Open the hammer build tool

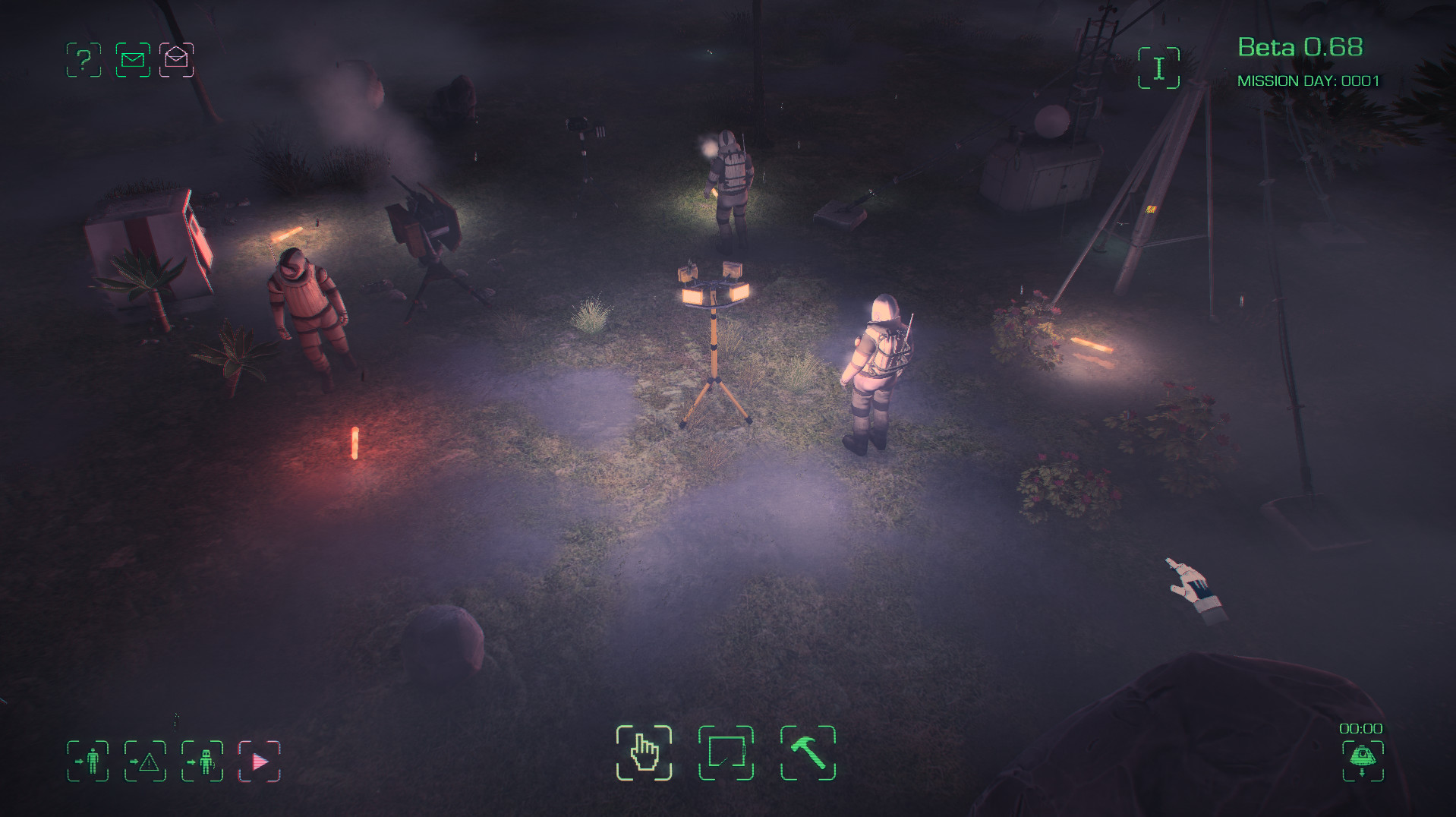coord(808,752)
